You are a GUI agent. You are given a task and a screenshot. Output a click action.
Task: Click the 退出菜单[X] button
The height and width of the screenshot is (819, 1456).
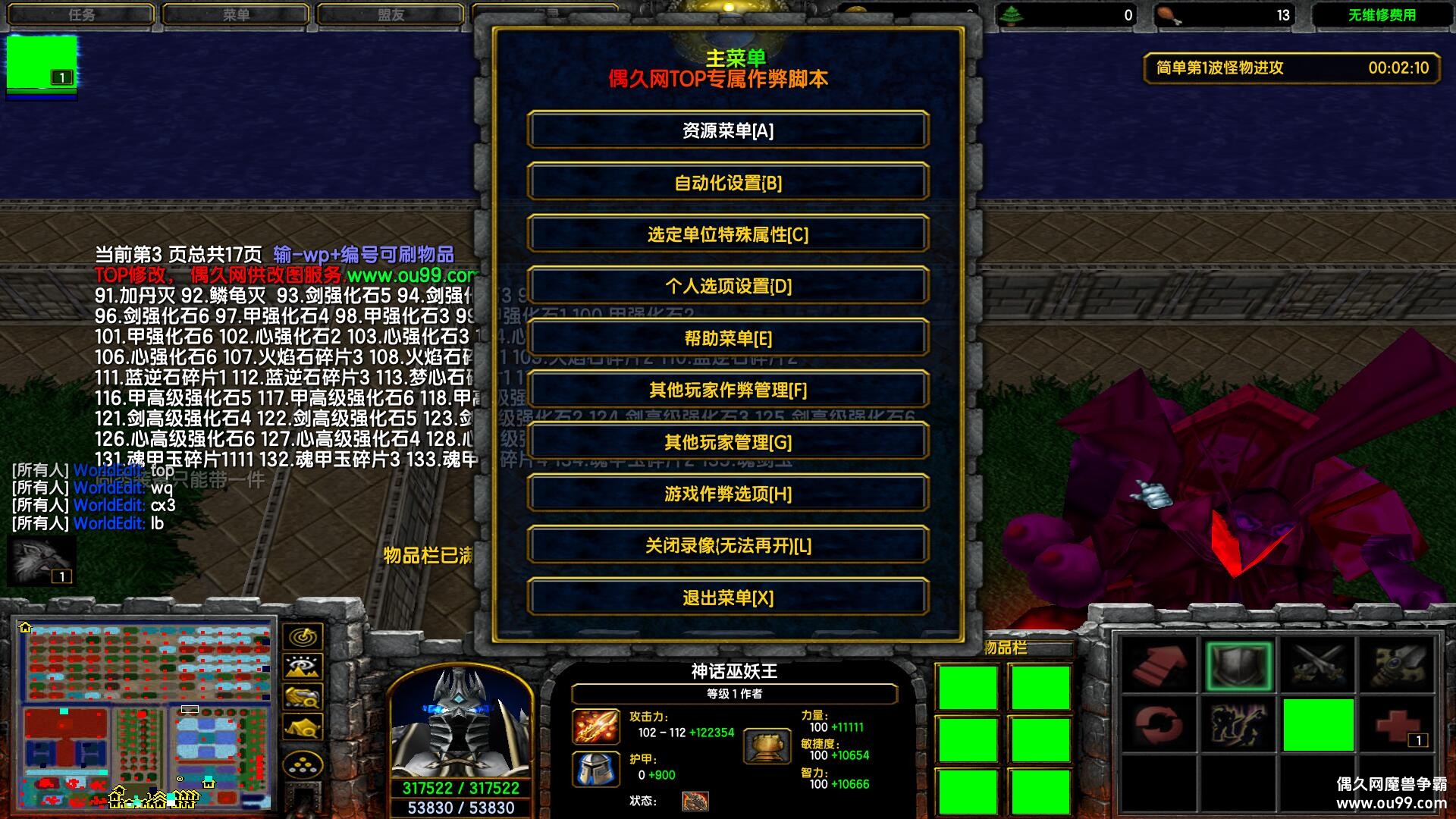point(728,598)
